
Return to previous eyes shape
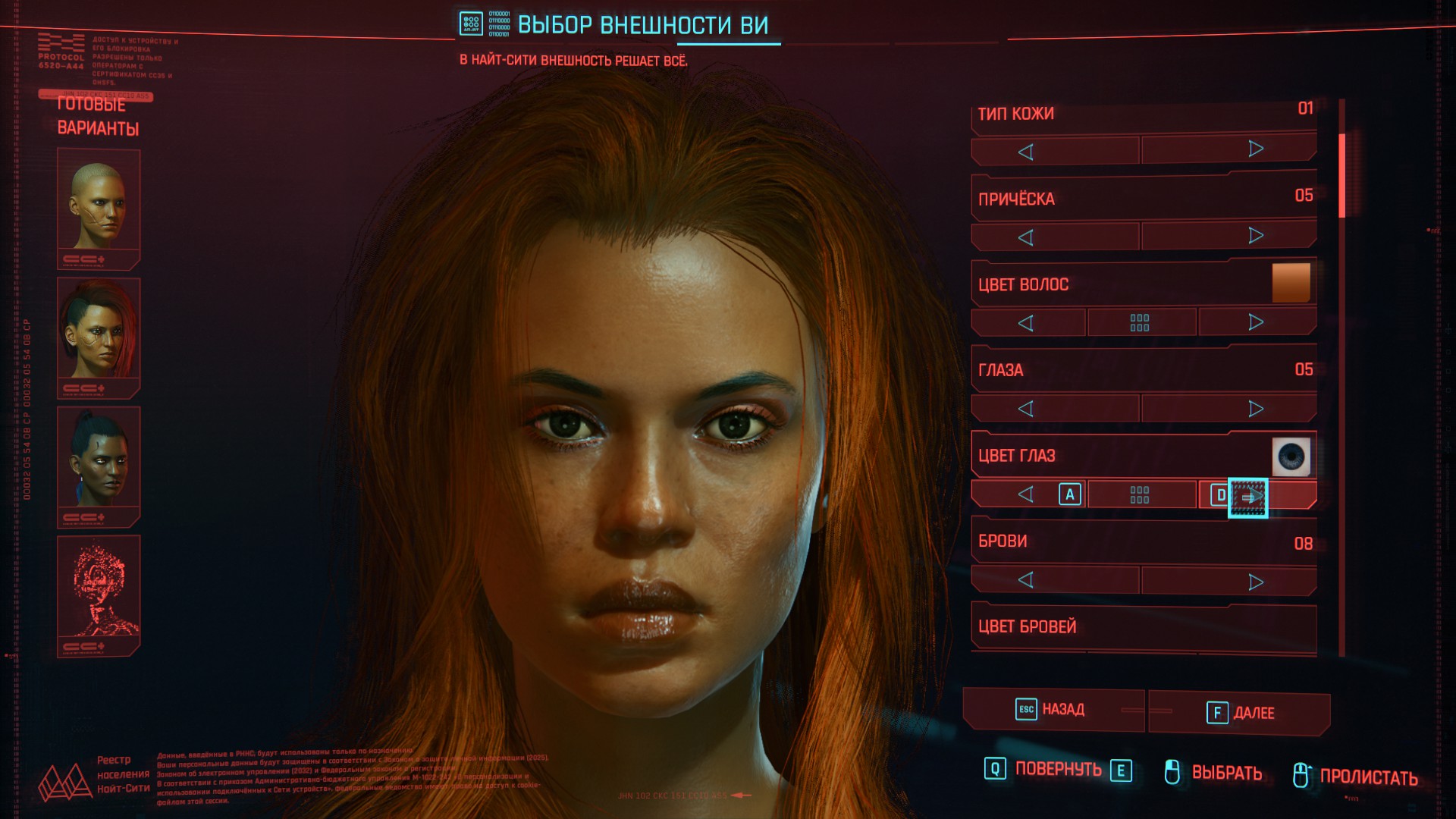point(1026,409)
